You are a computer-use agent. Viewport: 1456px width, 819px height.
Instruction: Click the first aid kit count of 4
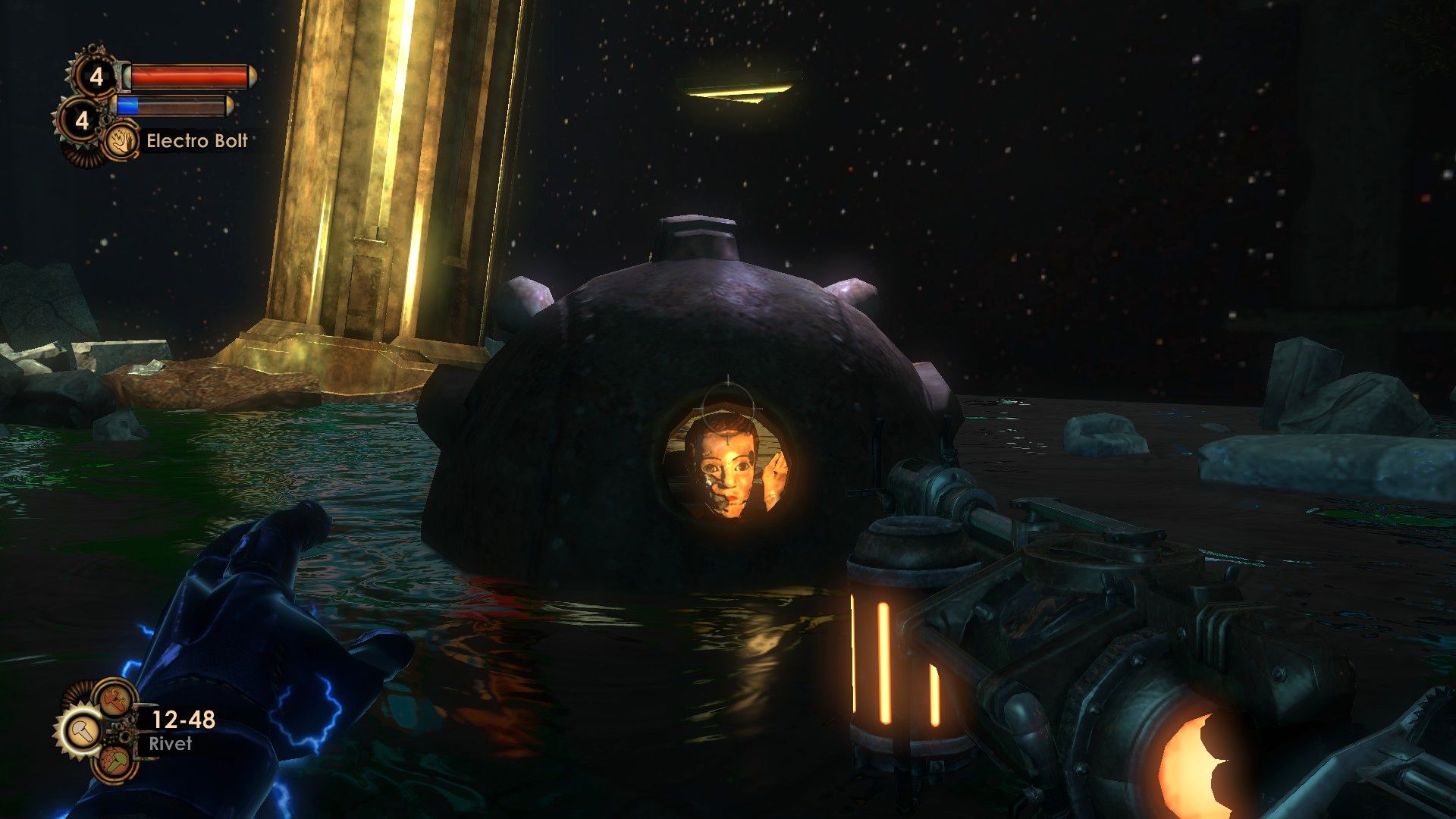tap(96, 77)
